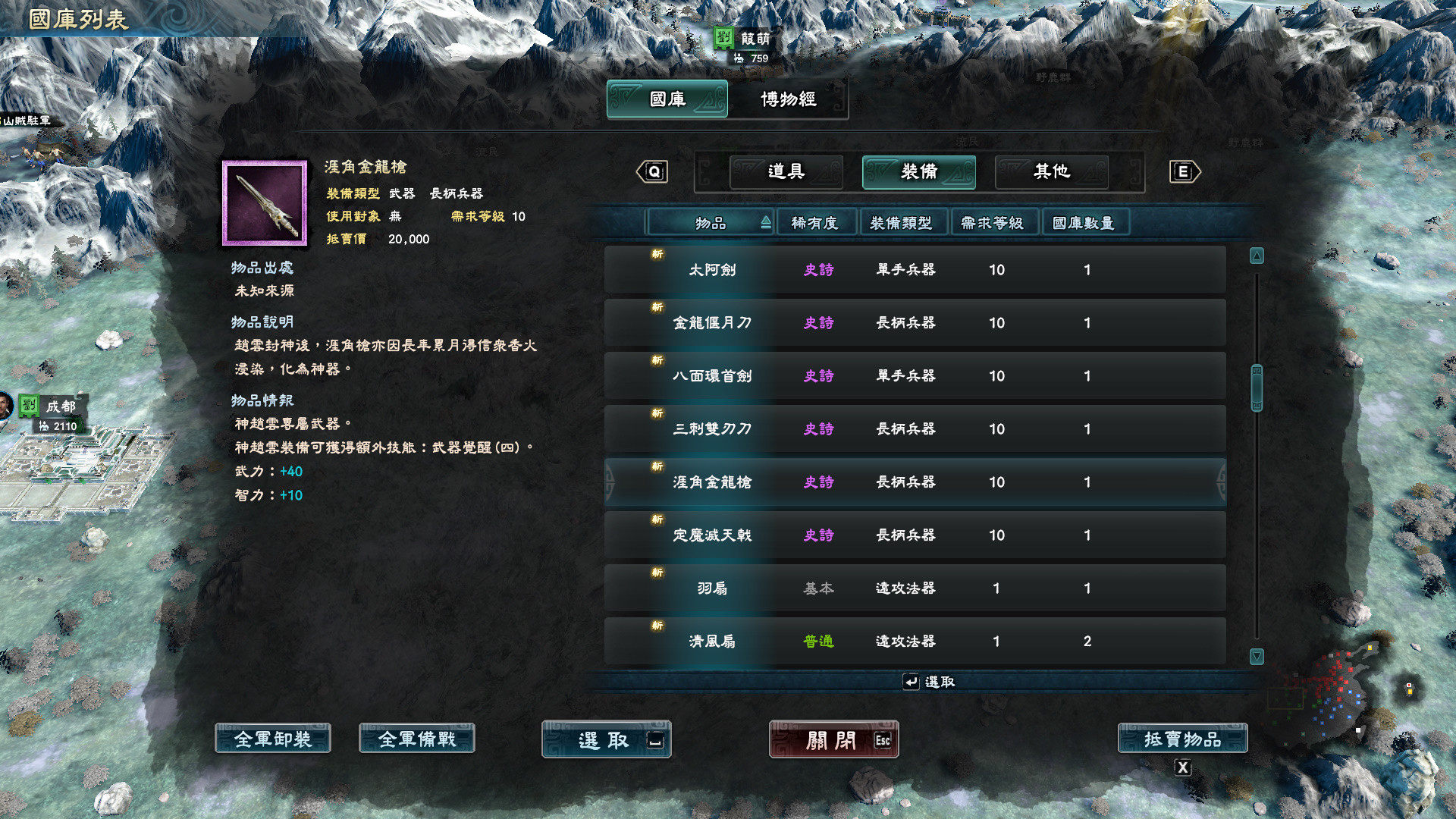
Task: Select the 金龍偃月刀 row in the list
Action: click(910, 322)
